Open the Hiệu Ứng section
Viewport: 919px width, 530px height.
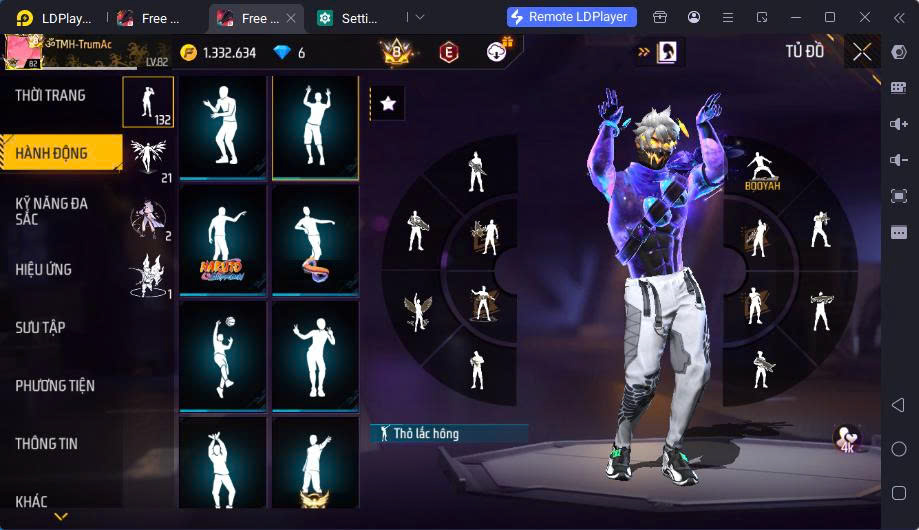point(44,270)
